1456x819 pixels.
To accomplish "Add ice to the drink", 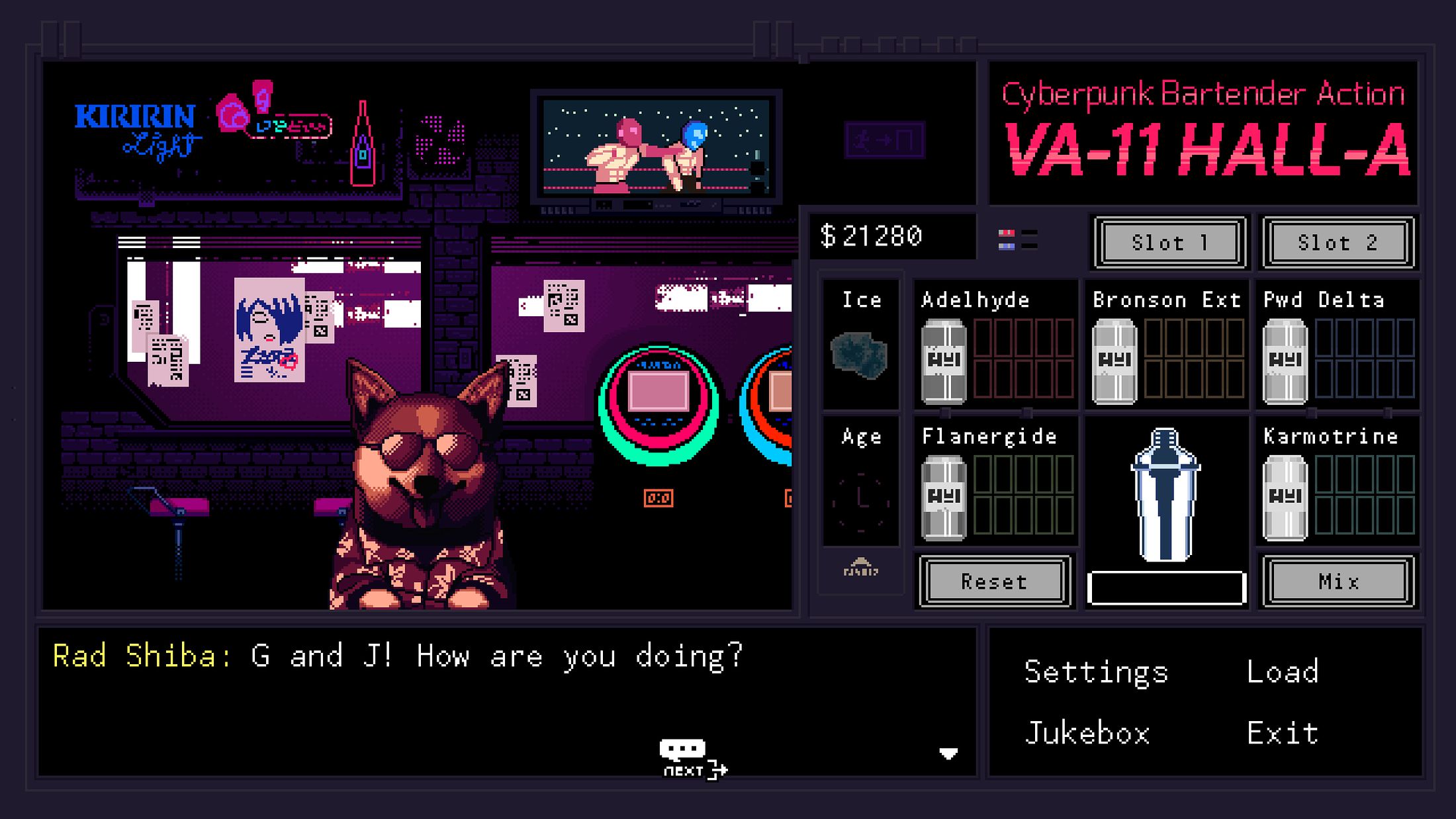I will 860,356.
